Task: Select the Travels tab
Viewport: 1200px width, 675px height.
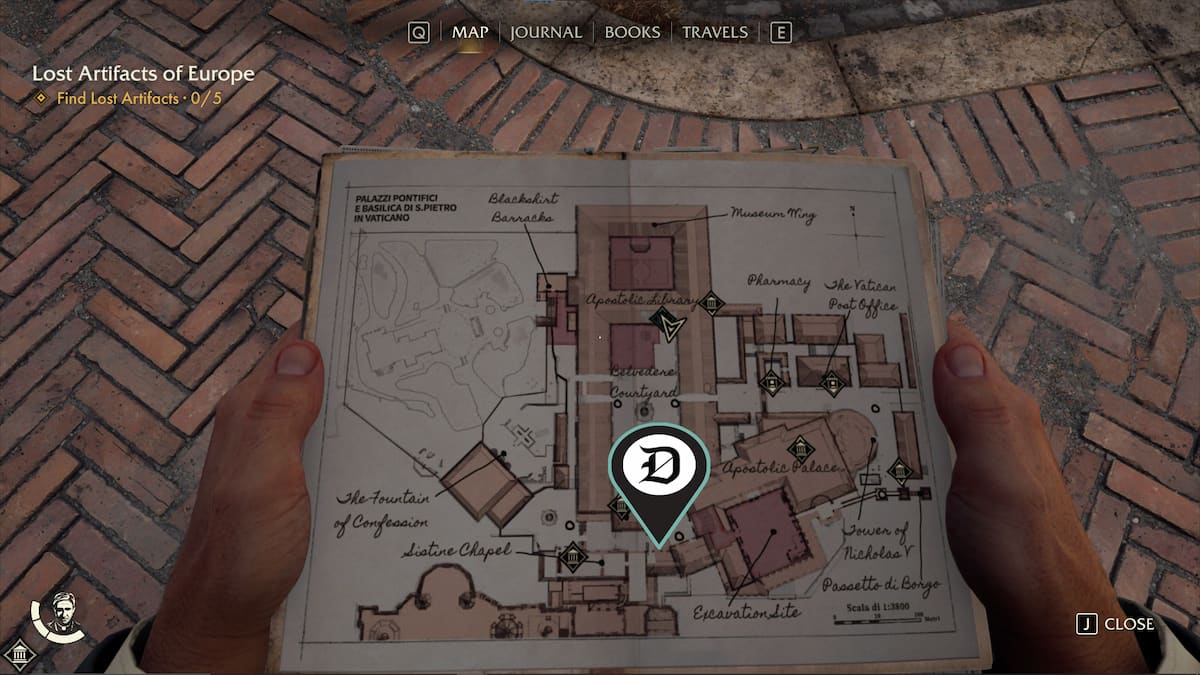Action: click(x=714, y=32)
